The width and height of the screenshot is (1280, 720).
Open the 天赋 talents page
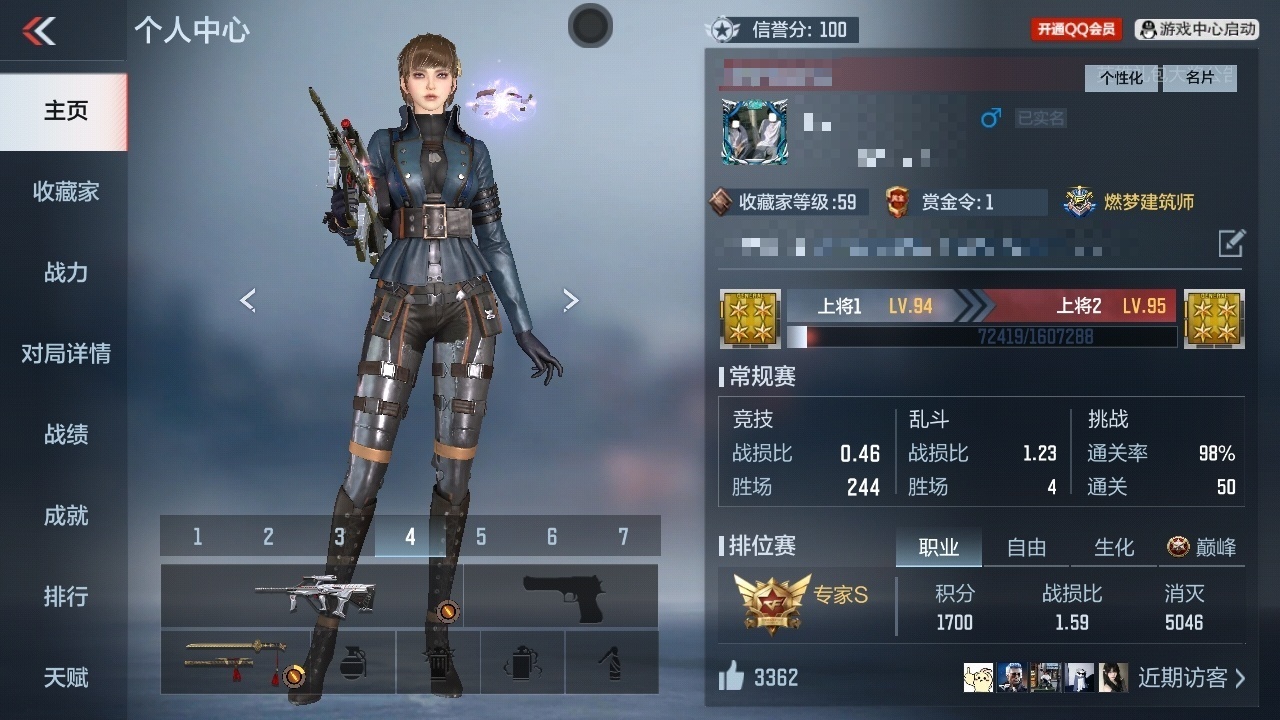(65, 677)
